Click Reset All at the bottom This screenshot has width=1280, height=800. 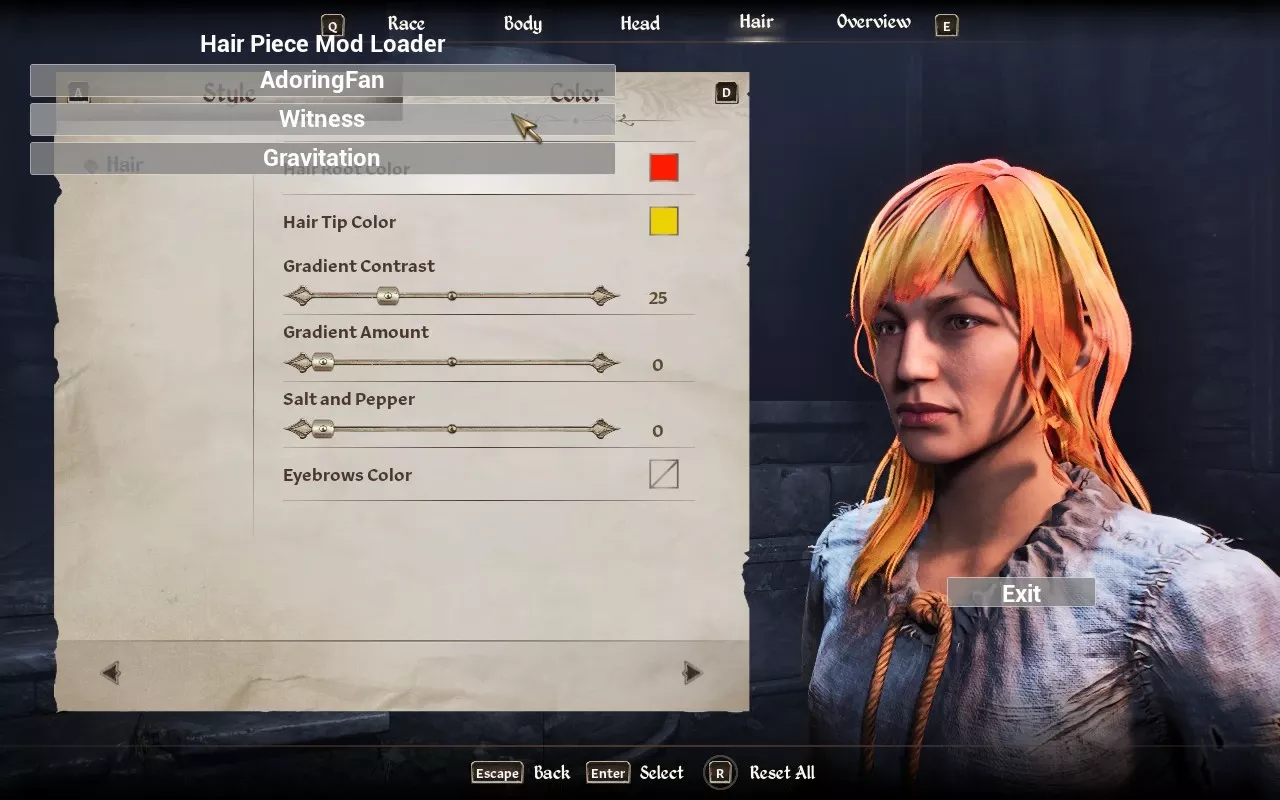click(781, 773)
